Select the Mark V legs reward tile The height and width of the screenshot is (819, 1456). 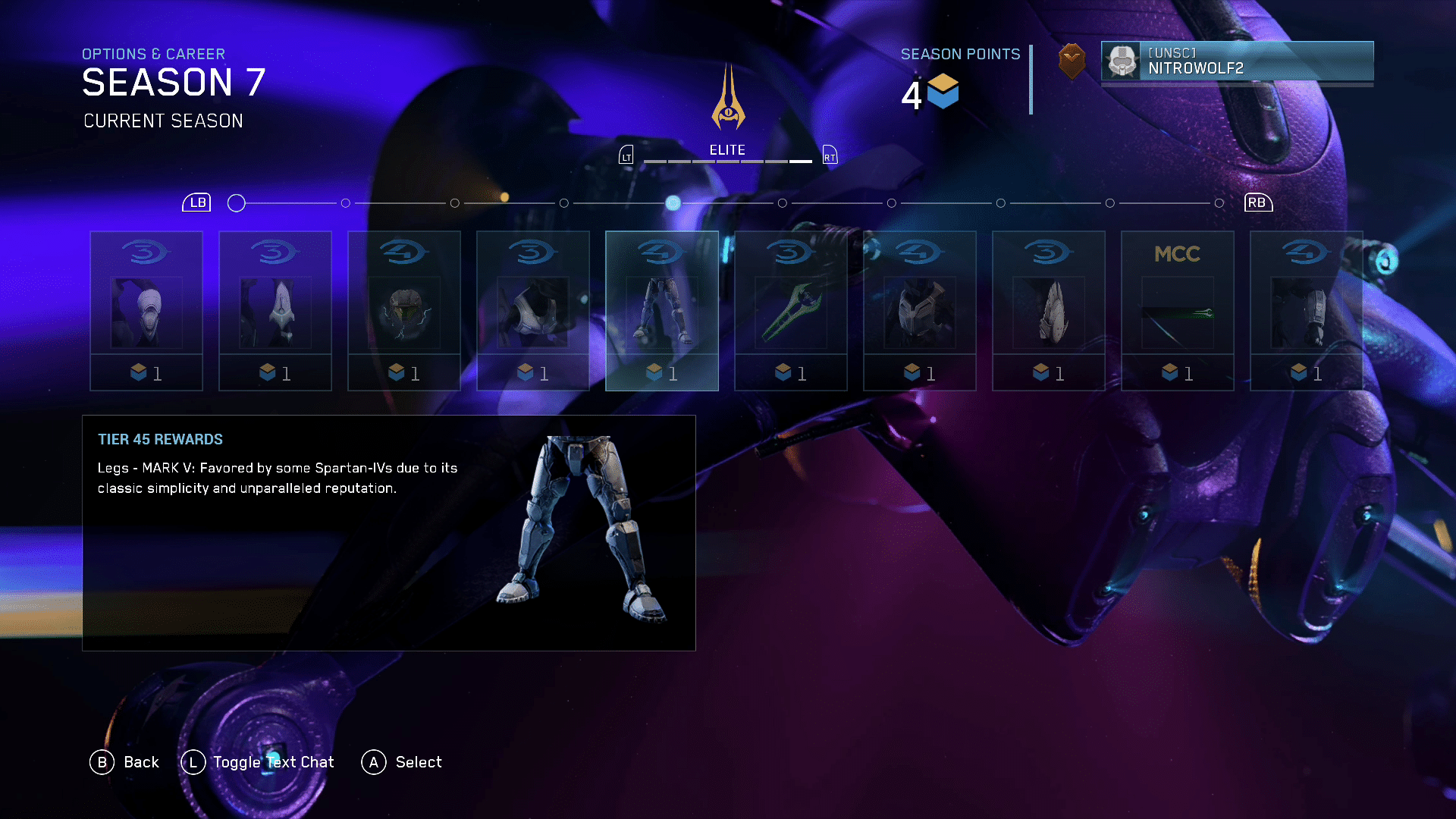[x=661, y=311]
